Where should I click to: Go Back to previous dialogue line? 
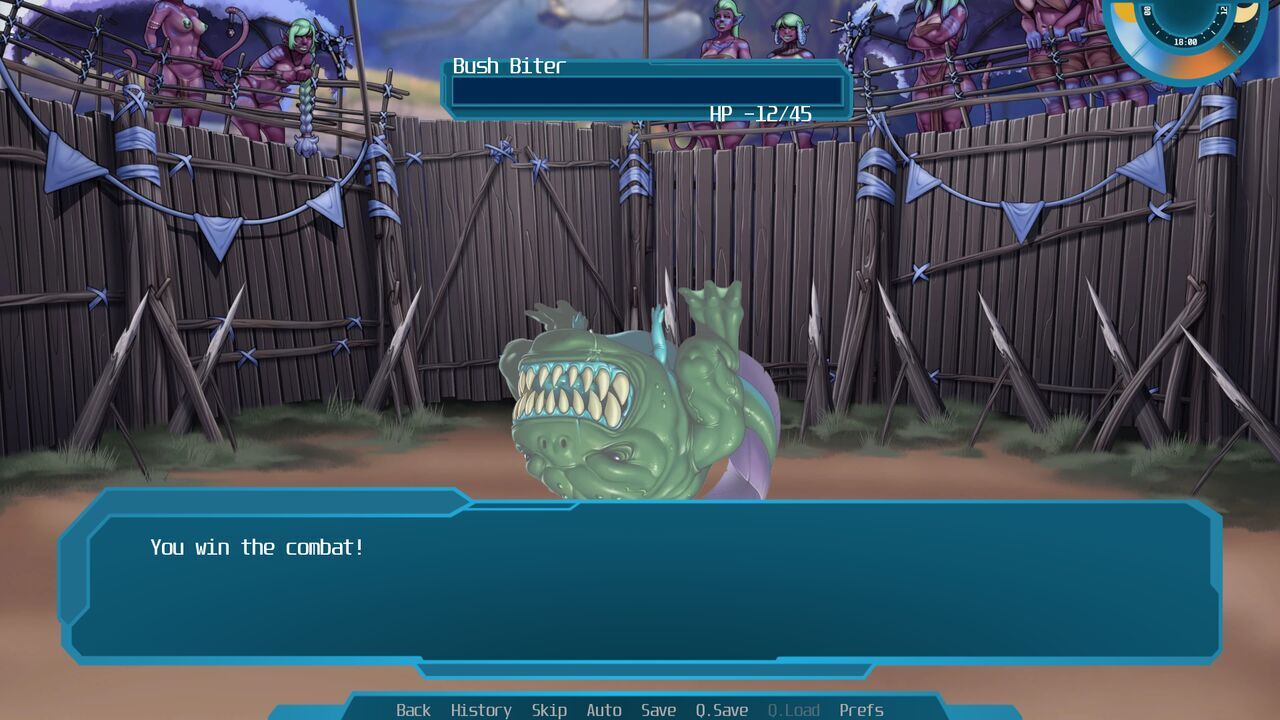413,710
